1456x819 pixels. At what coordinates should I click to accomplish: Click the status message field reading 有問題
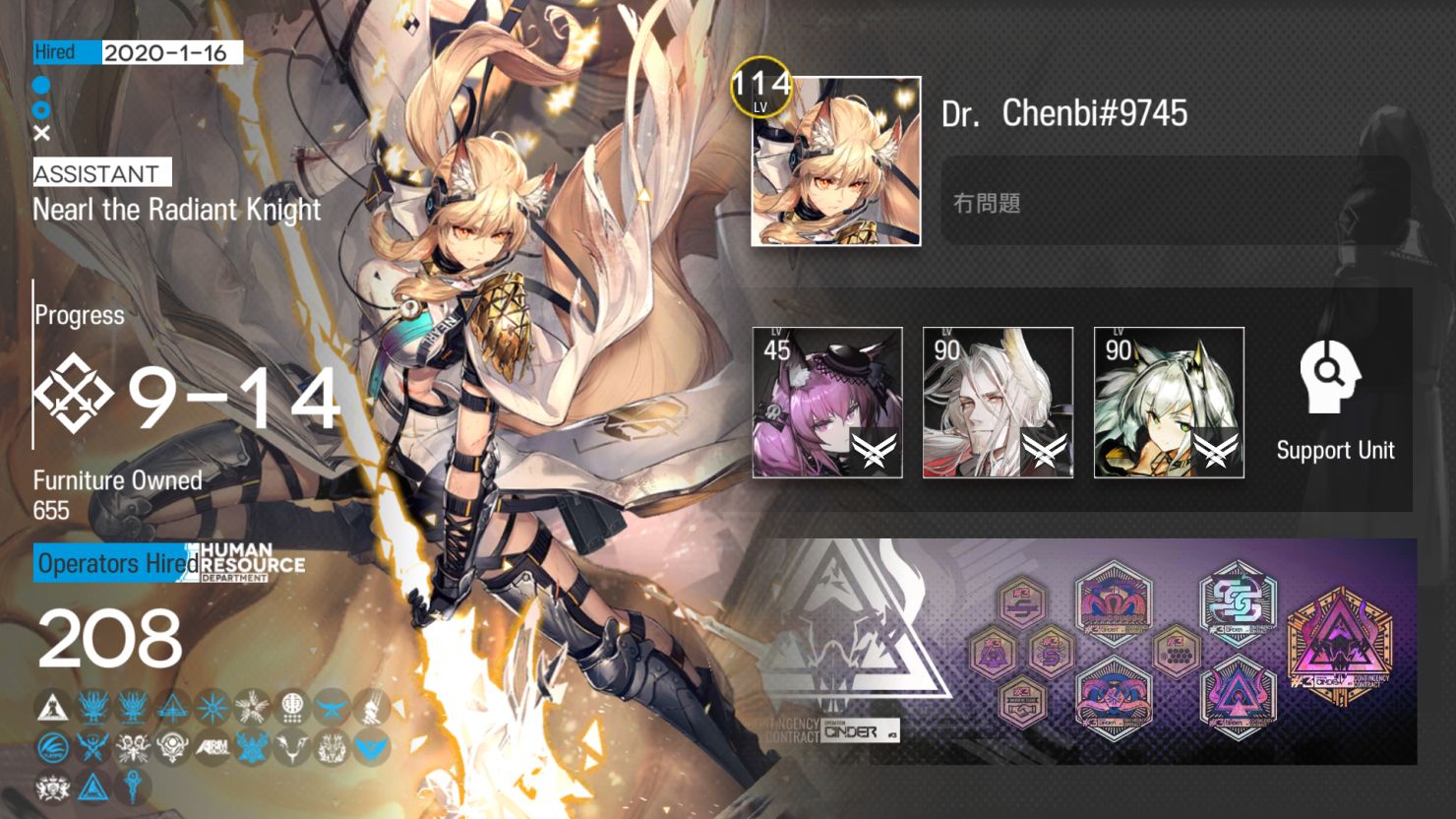1176,203
